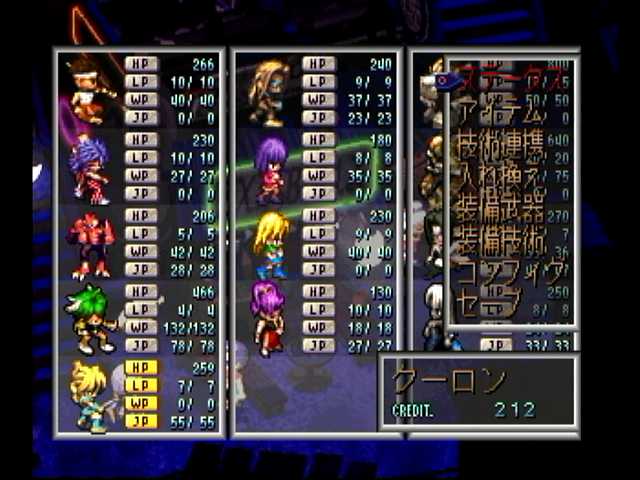
Task: Select the blonde character with yellow stat labels
Action: tap(90, 395)
